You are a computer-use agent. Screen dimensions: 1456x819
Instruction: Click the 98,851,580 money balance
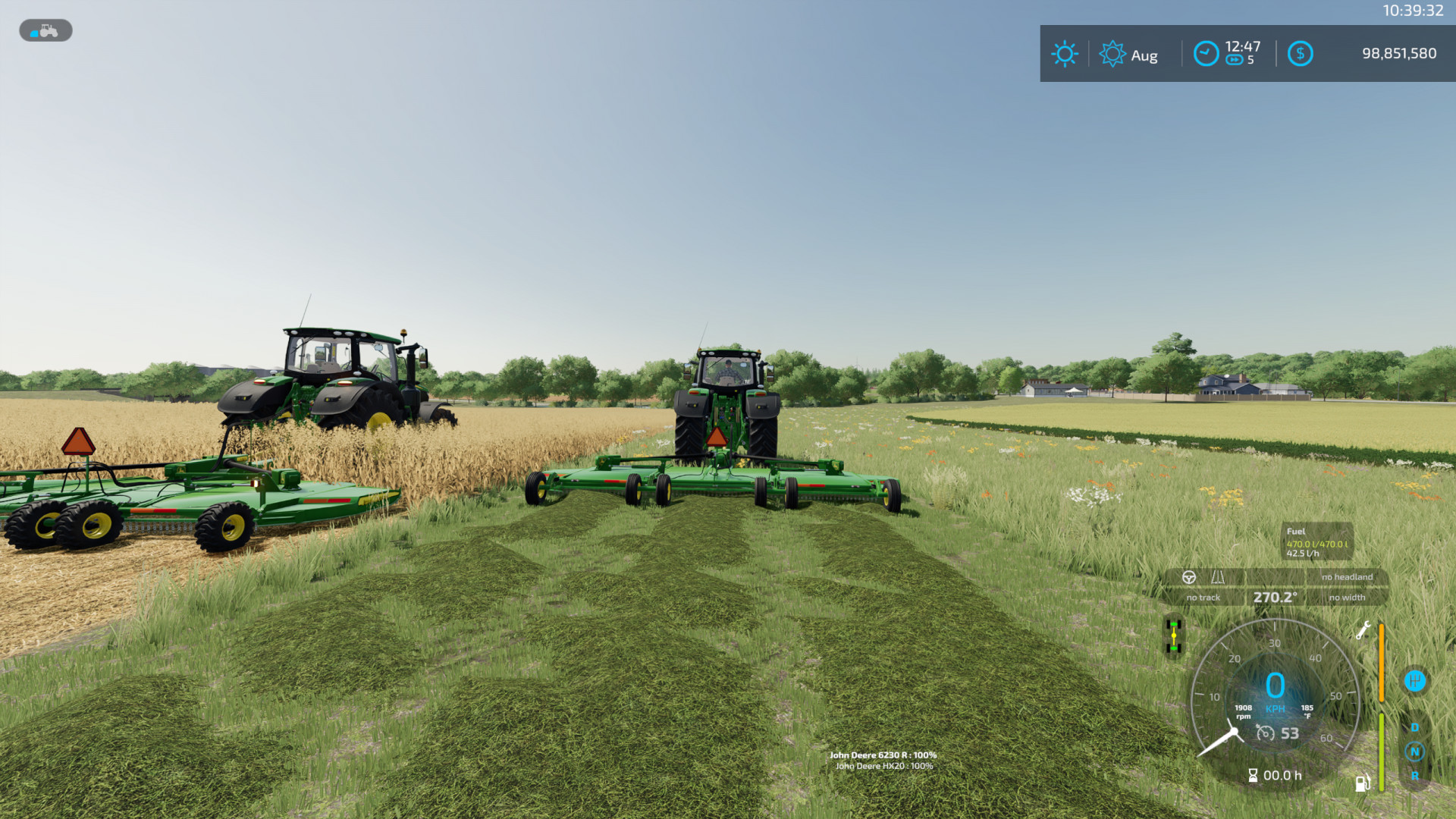[x=1401, y=52]
